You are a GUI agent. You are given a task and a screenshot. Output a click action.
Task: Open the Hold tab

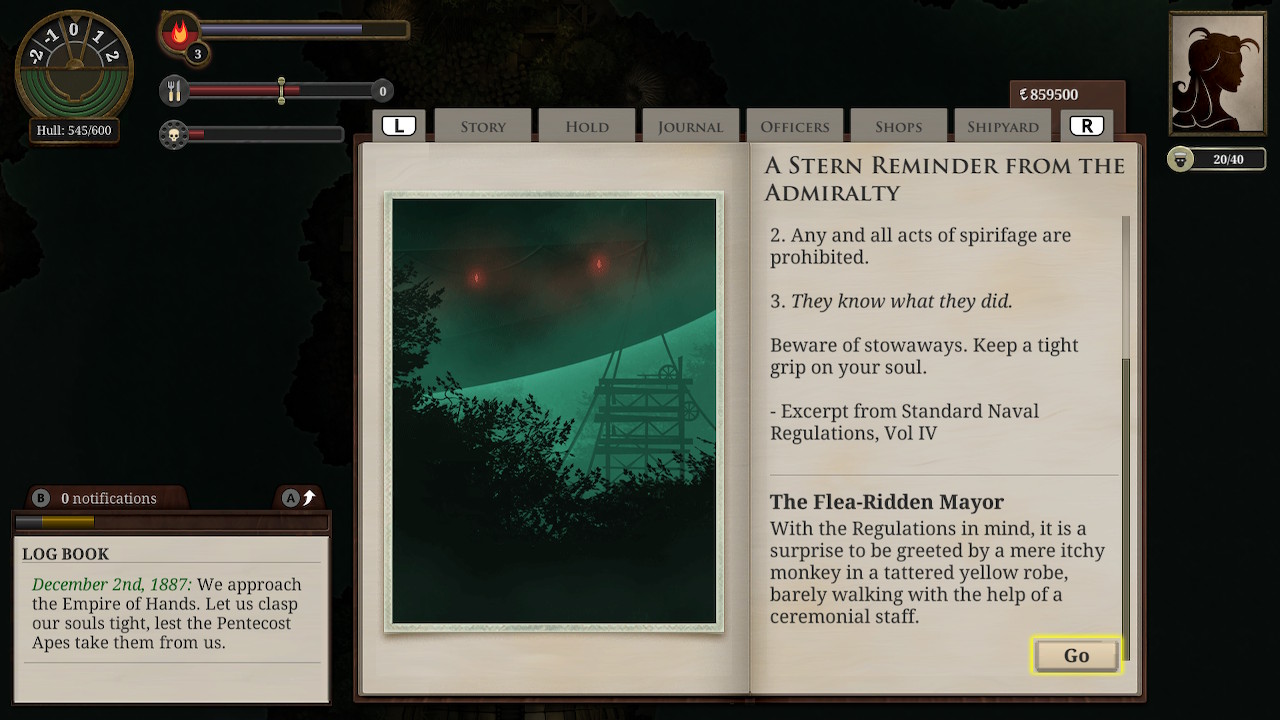click(586, 126)
